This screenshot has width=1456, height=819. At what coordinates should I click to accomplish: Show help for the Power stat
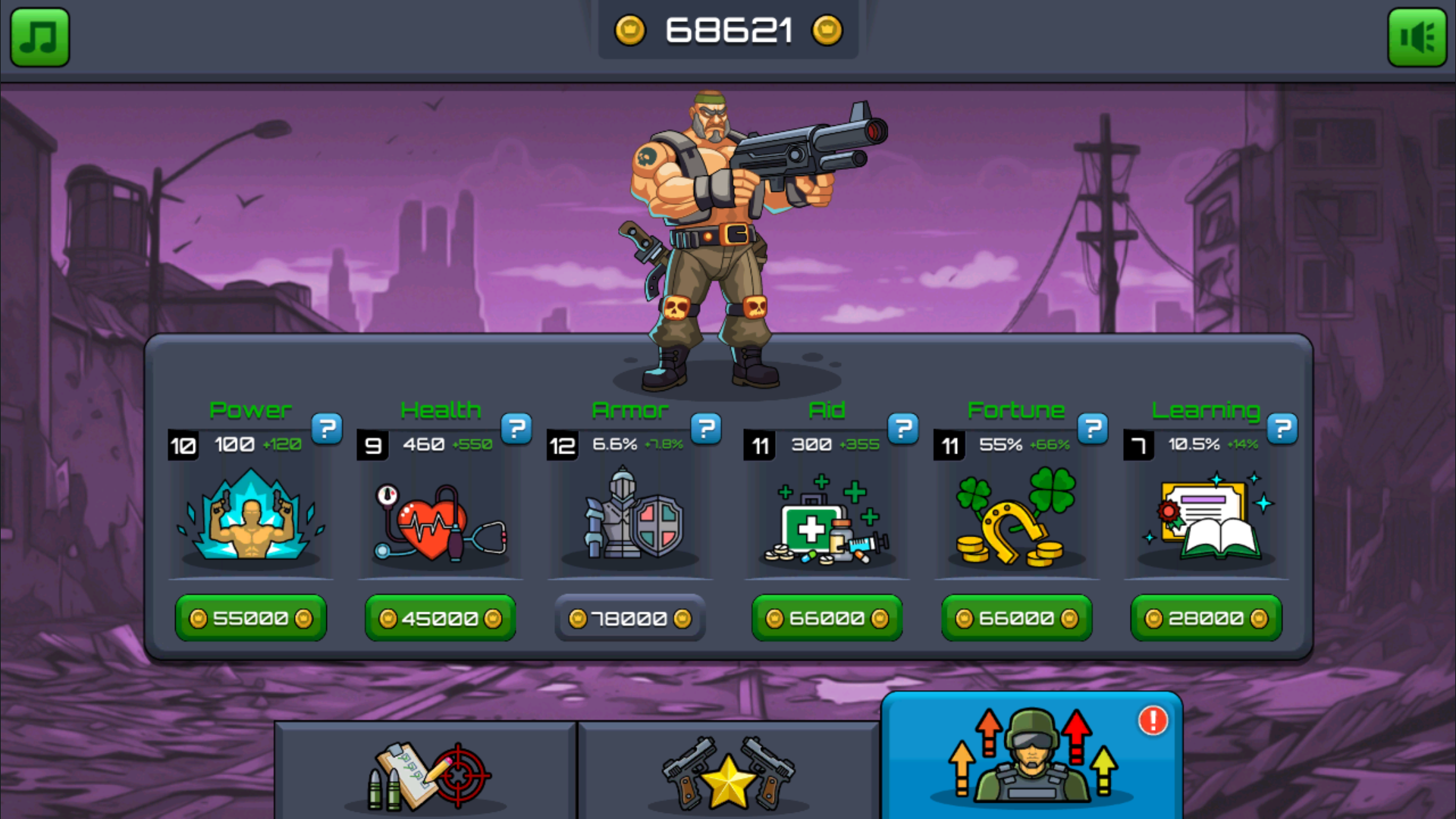click(x=327, y=429)
